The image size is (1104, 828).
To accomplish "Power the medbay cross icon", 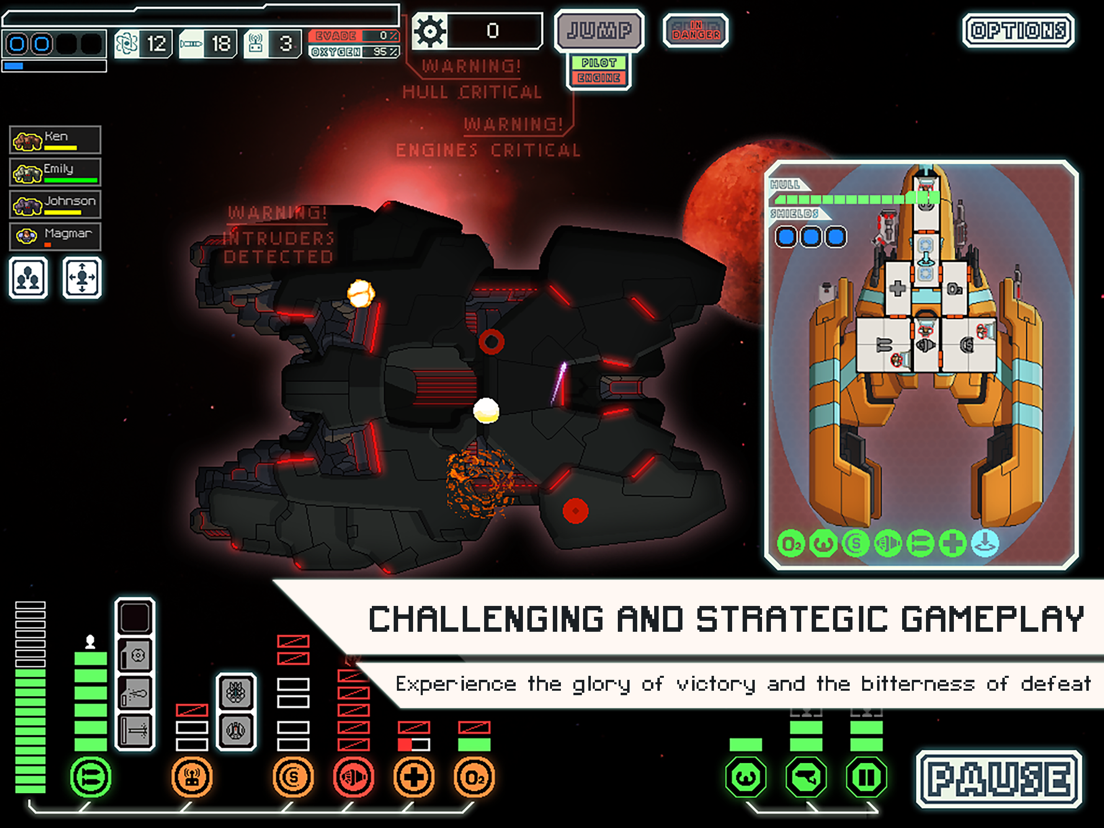I will (x=414, y=777).
